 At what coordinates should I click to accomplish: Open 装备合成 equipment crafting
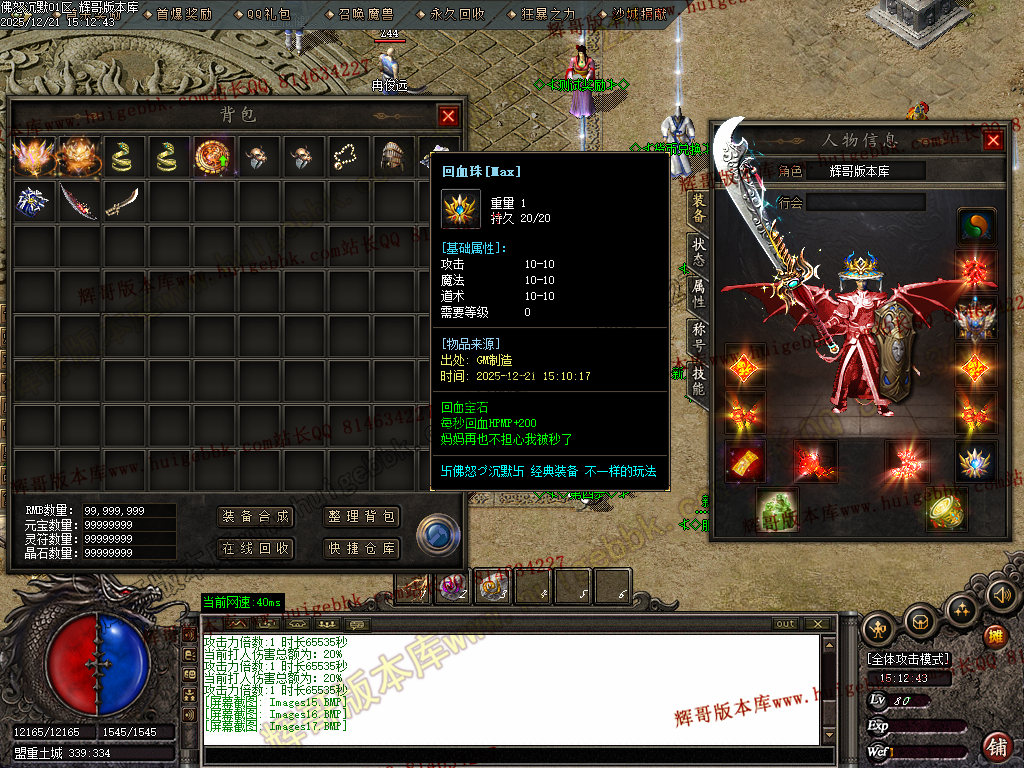256,517
